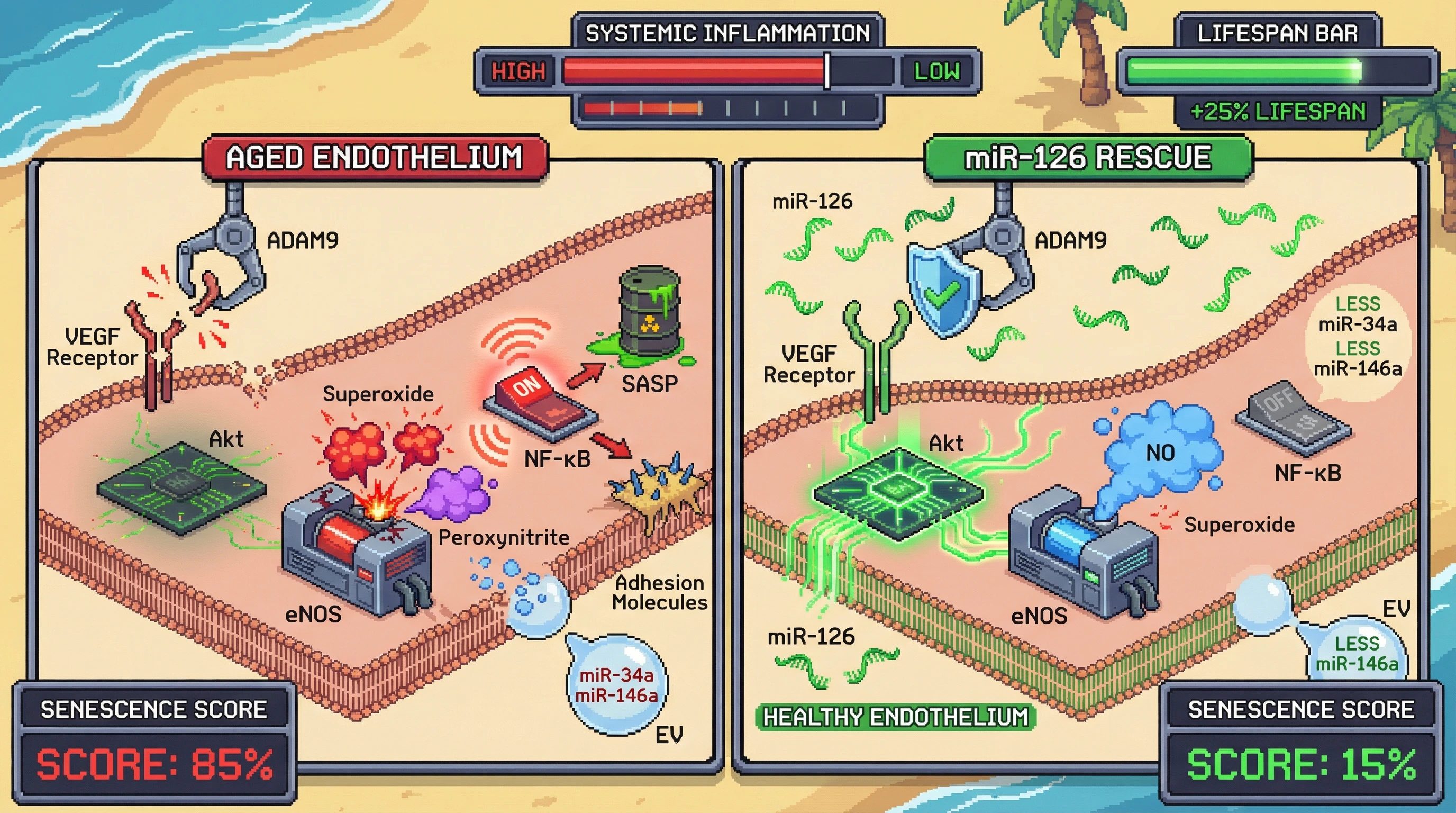1456x813 pixels.
Task: Select the AGED ENDOTHELIUM panel header
Action: [x=375, y=157]
